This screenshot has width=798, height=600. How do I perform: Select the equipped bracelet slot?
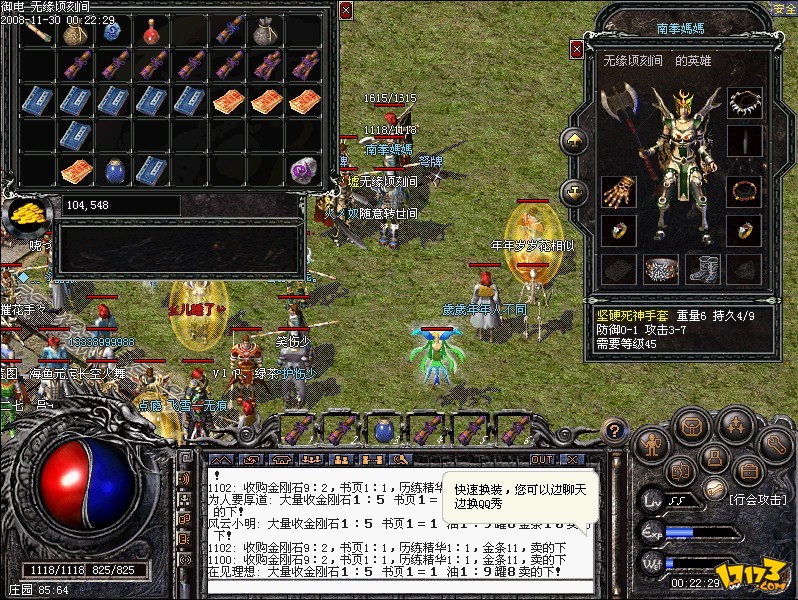pos(742,189)
